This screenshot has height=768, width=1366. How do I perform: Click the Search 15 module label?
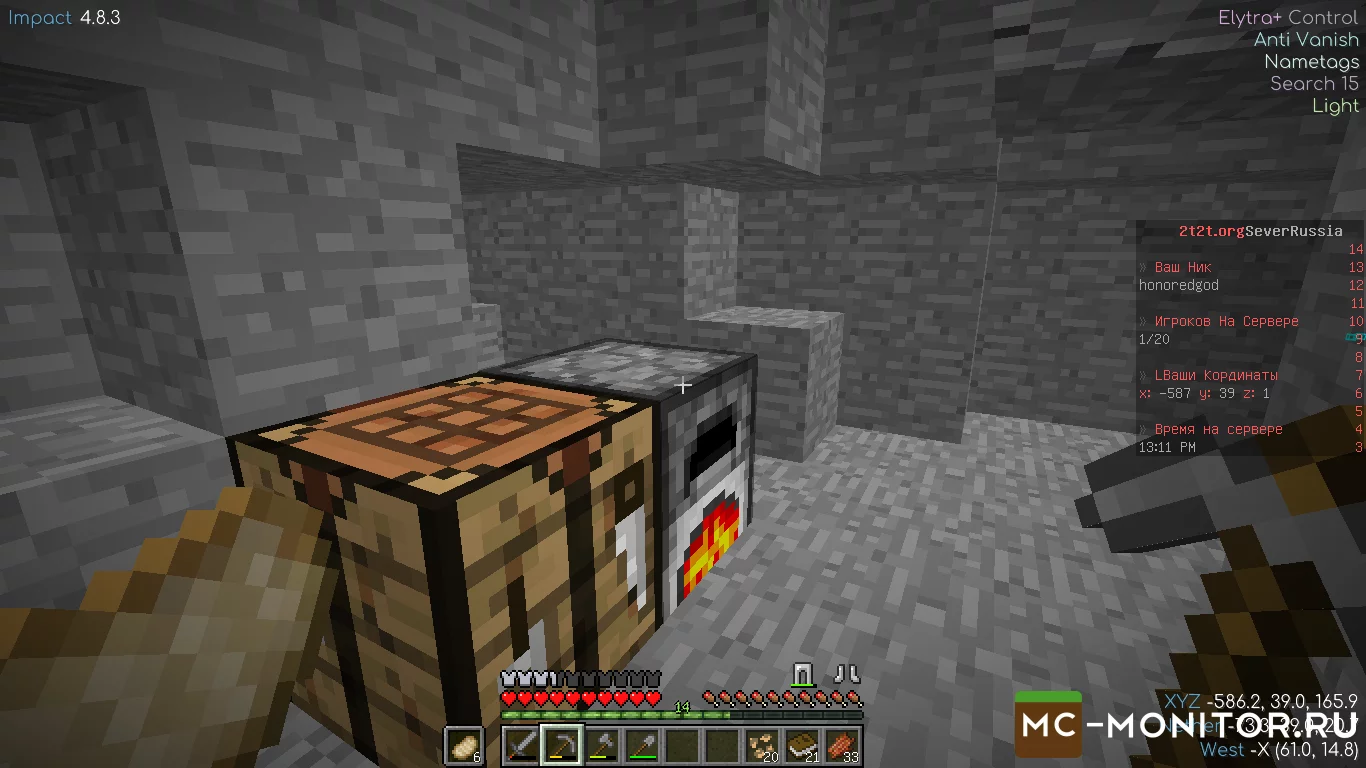[1314, 83]
